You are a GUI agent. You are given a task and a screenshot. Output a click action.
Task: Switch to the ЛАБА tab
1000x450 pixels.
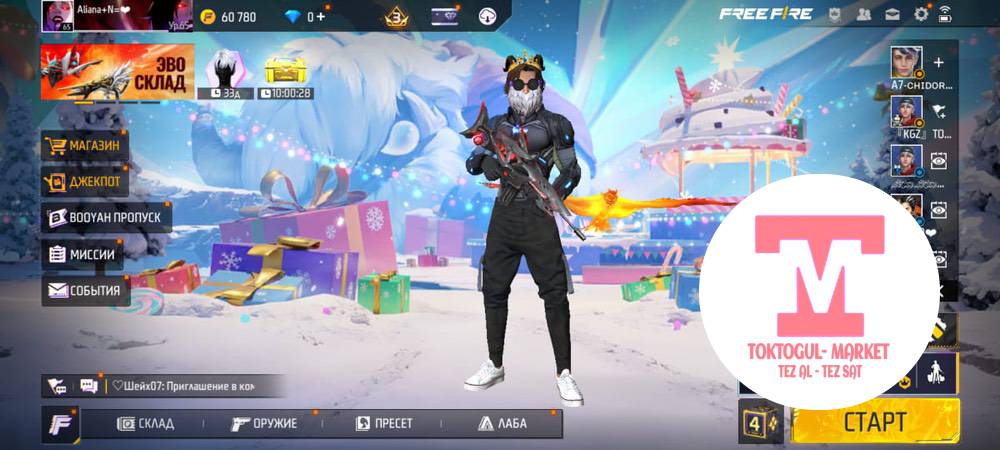pyautogui.click(x=503, y=423)
